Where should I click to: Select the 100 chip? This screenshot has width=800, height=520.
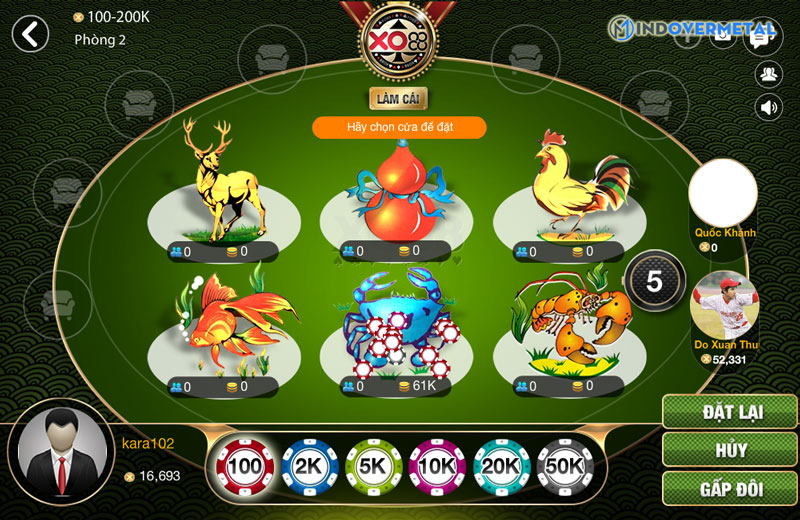pos(245,466)
